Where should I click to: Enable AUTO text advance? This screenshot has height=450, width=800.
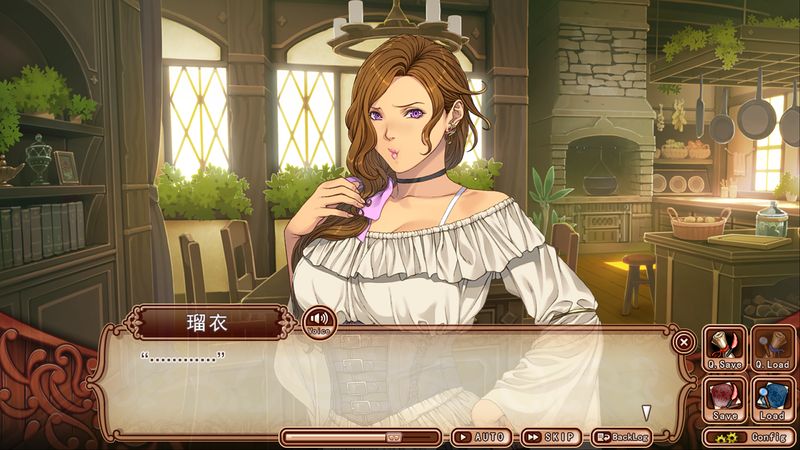click(482, 437)
